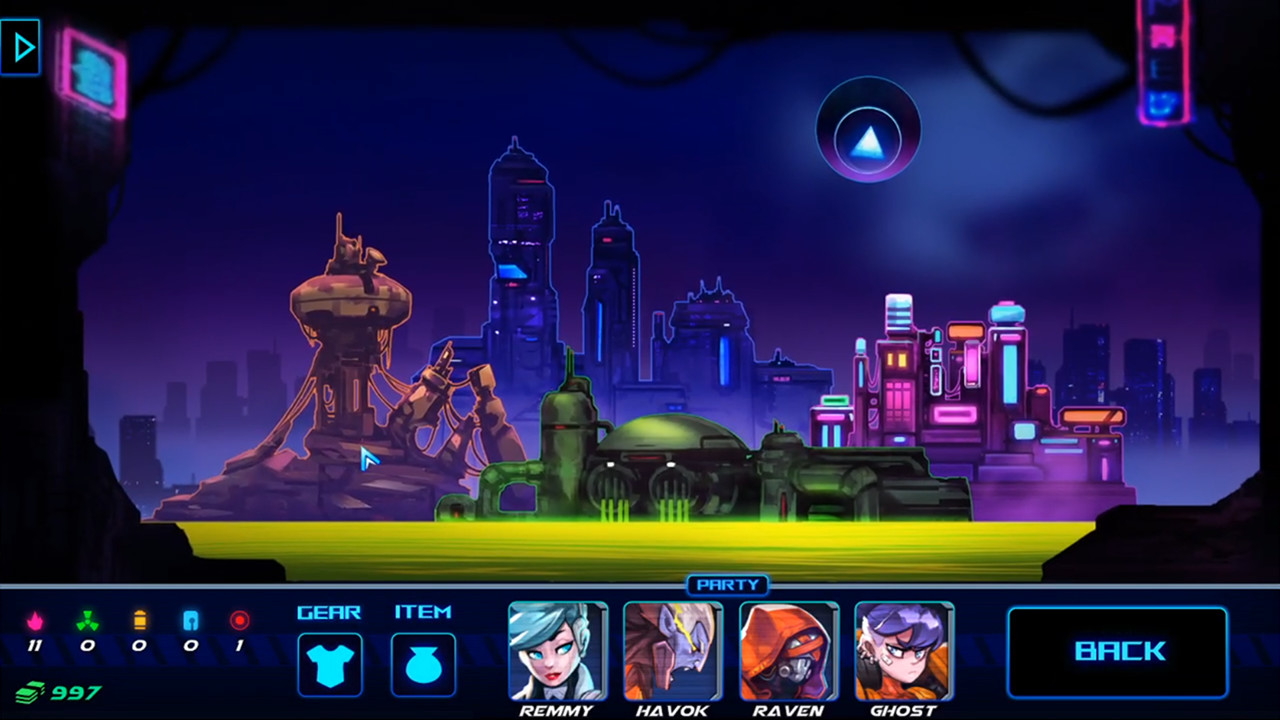Select Remmy's character portrait

(557, 651)
